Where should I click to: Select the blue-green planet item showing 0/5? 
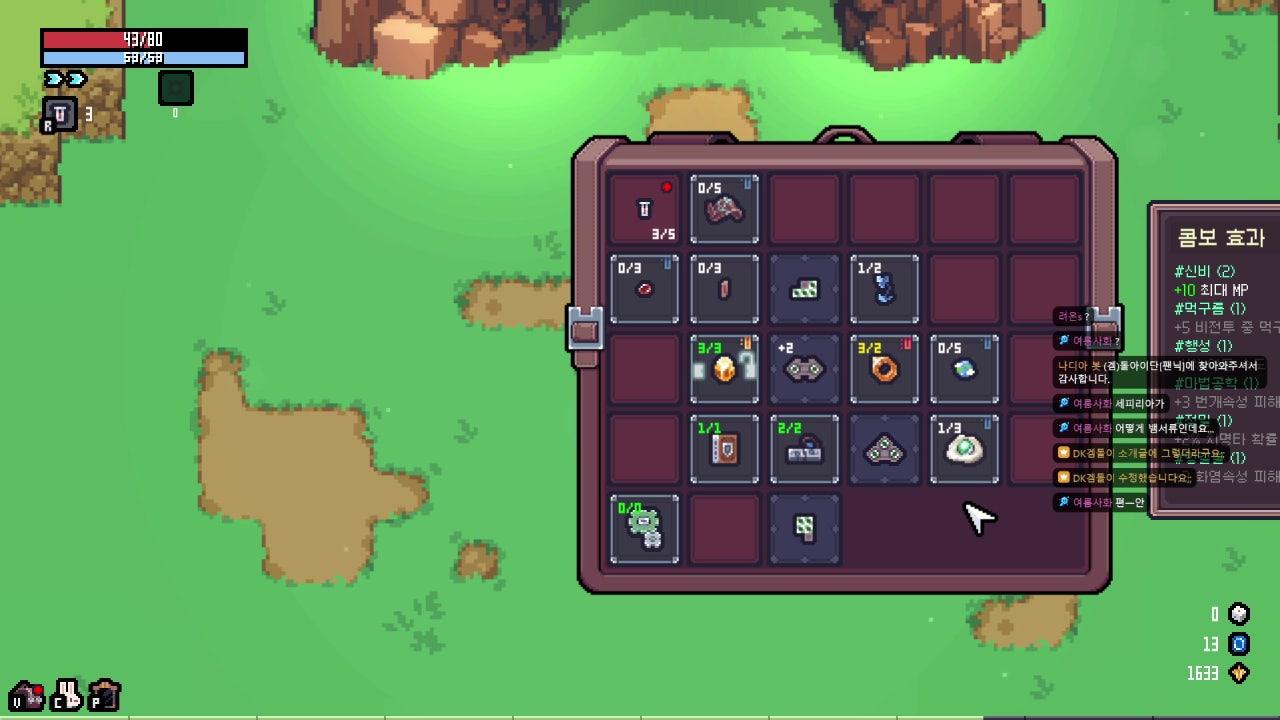(964, 369)
